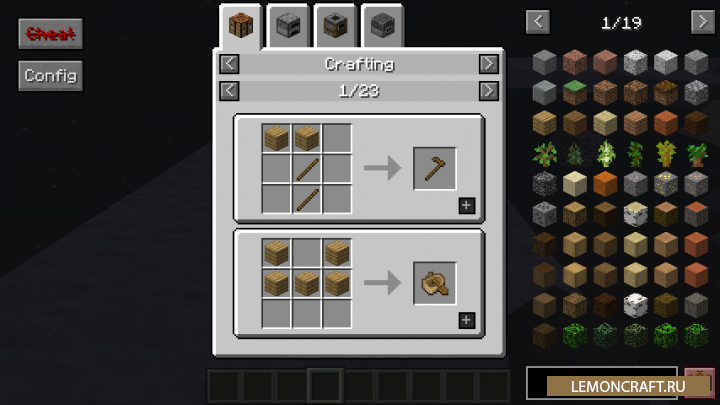
Task: Select the wooden boat output slot
Action: pos(435,283)
